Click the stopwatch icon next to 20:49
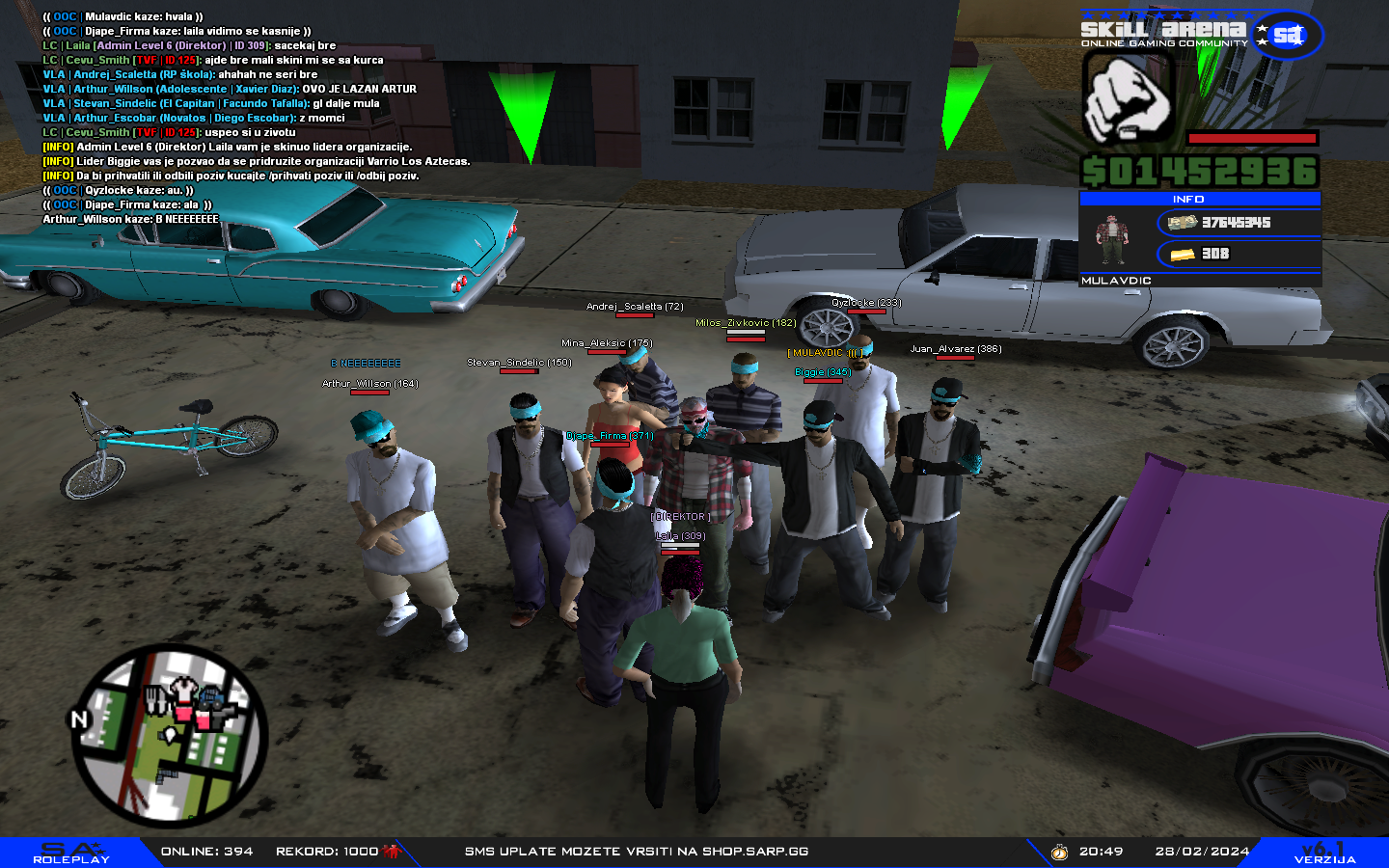Viewport: 1389px width, 868px height. [1058, 851]
